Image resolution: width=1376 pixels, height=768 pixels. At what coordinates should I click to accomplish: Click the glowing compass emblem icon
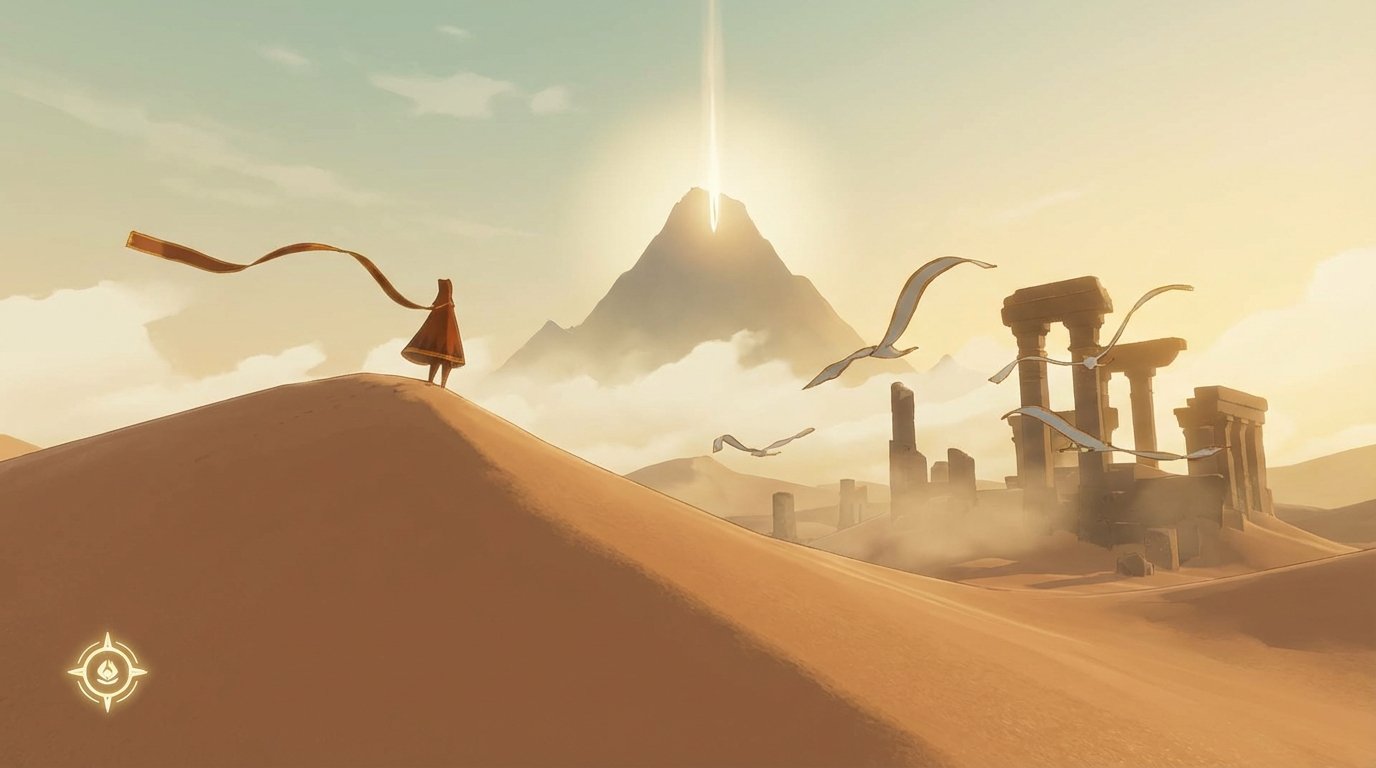pyautogui.click(x=108, y=670)
